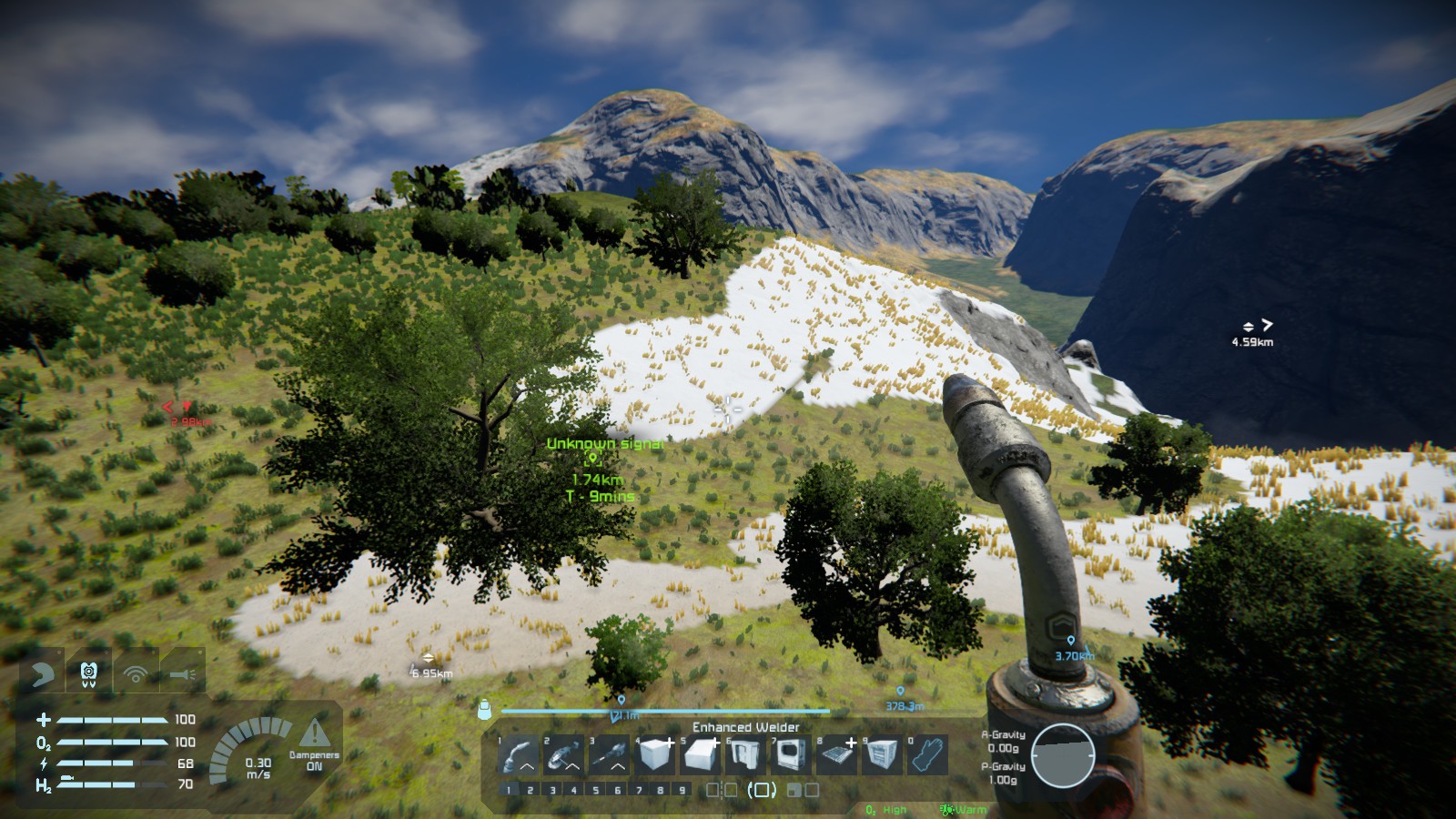Choose the flat panel block in slot 8
This screenshot has width=1456, height=819.
point(837,755)
